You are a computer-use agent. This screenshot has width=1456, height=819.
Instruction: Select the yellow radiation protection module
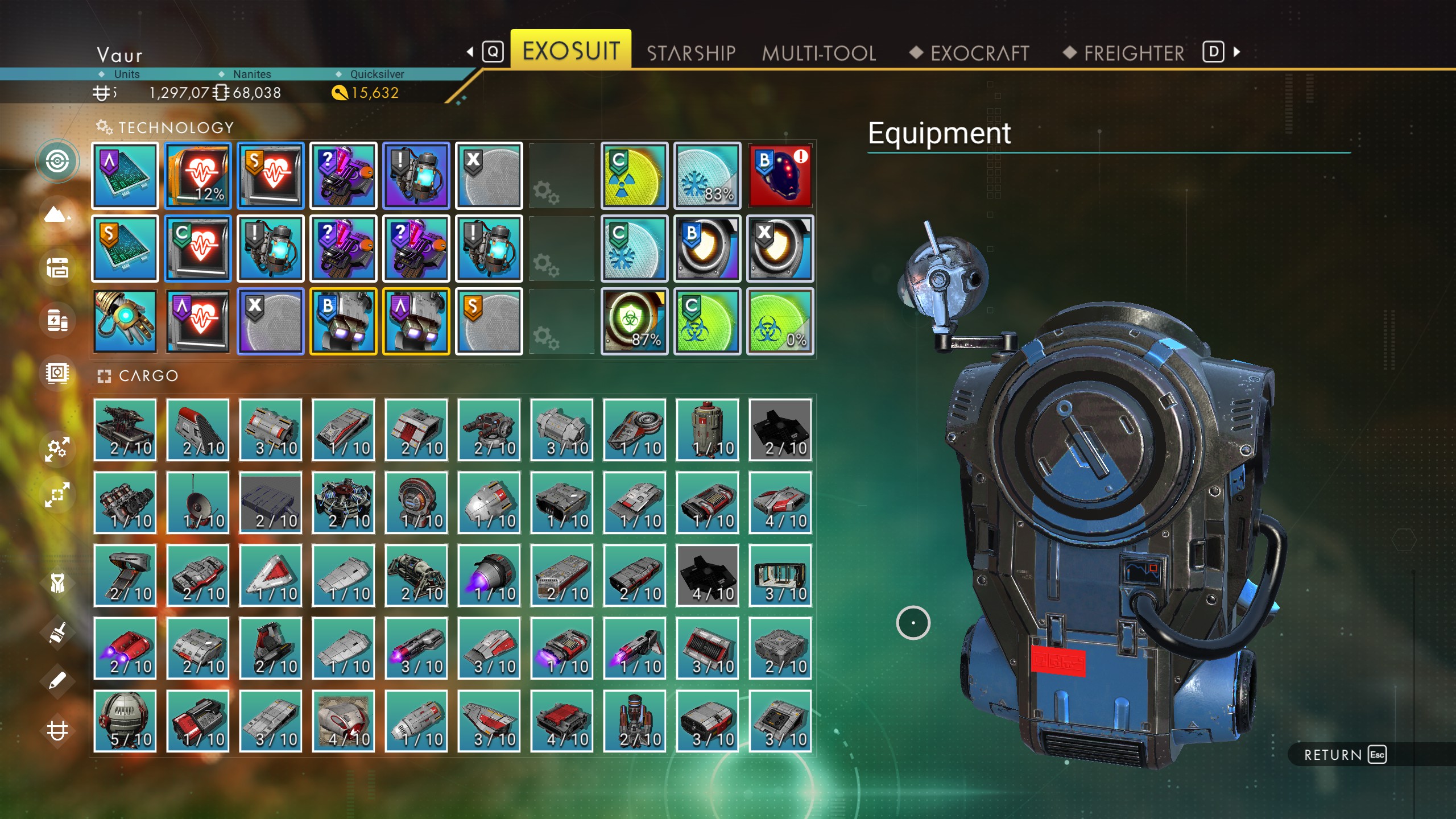(x=634, y=175)
